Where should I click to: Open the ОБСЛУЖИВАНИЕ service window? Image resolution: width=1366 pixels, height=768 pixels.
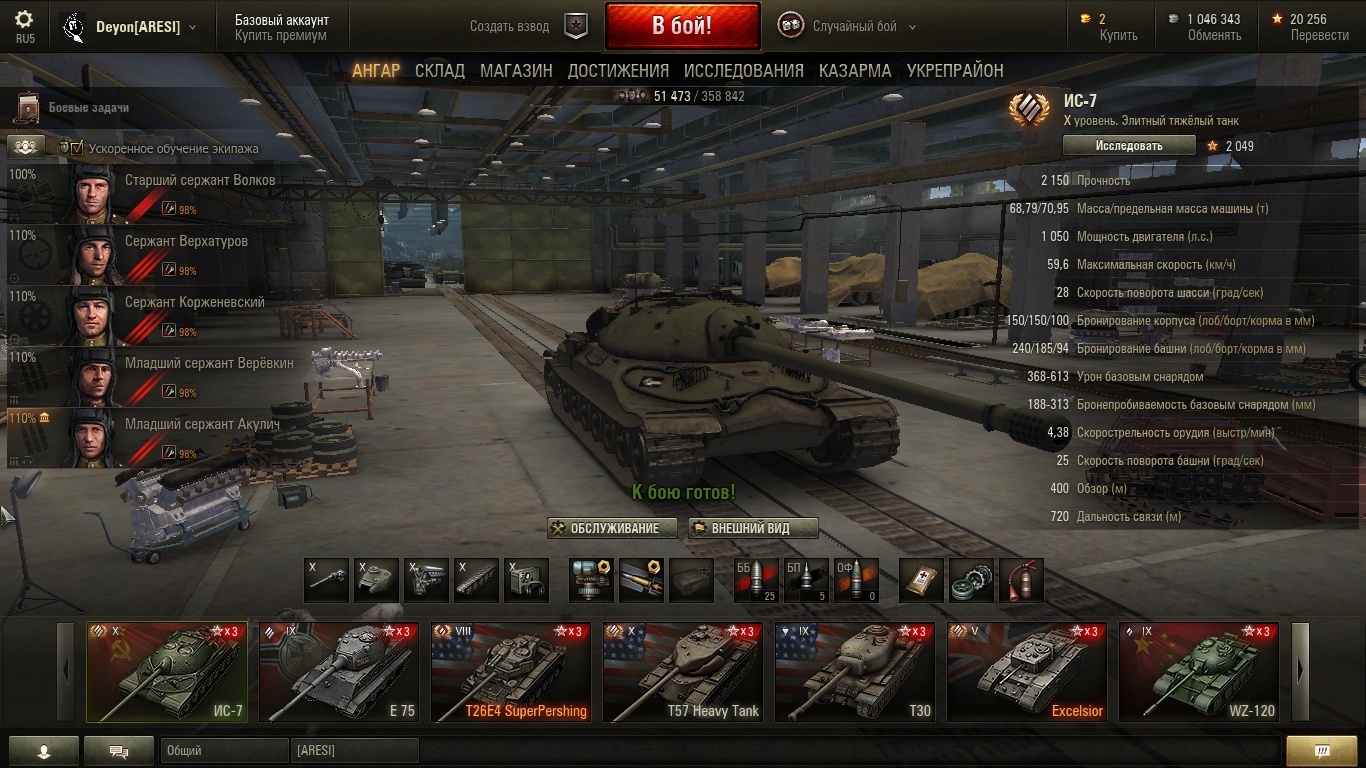coord(612,528)
